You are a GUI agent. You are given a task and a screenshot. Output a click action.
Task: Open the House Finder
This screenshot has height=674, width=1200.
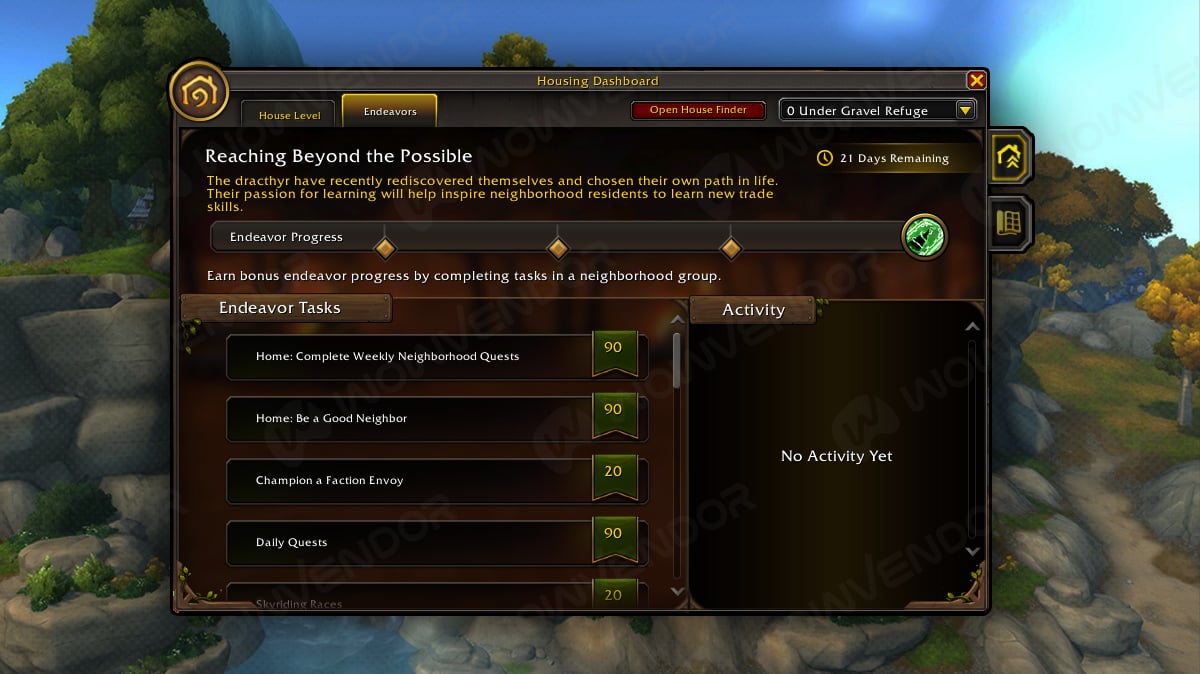coord(698,110)
